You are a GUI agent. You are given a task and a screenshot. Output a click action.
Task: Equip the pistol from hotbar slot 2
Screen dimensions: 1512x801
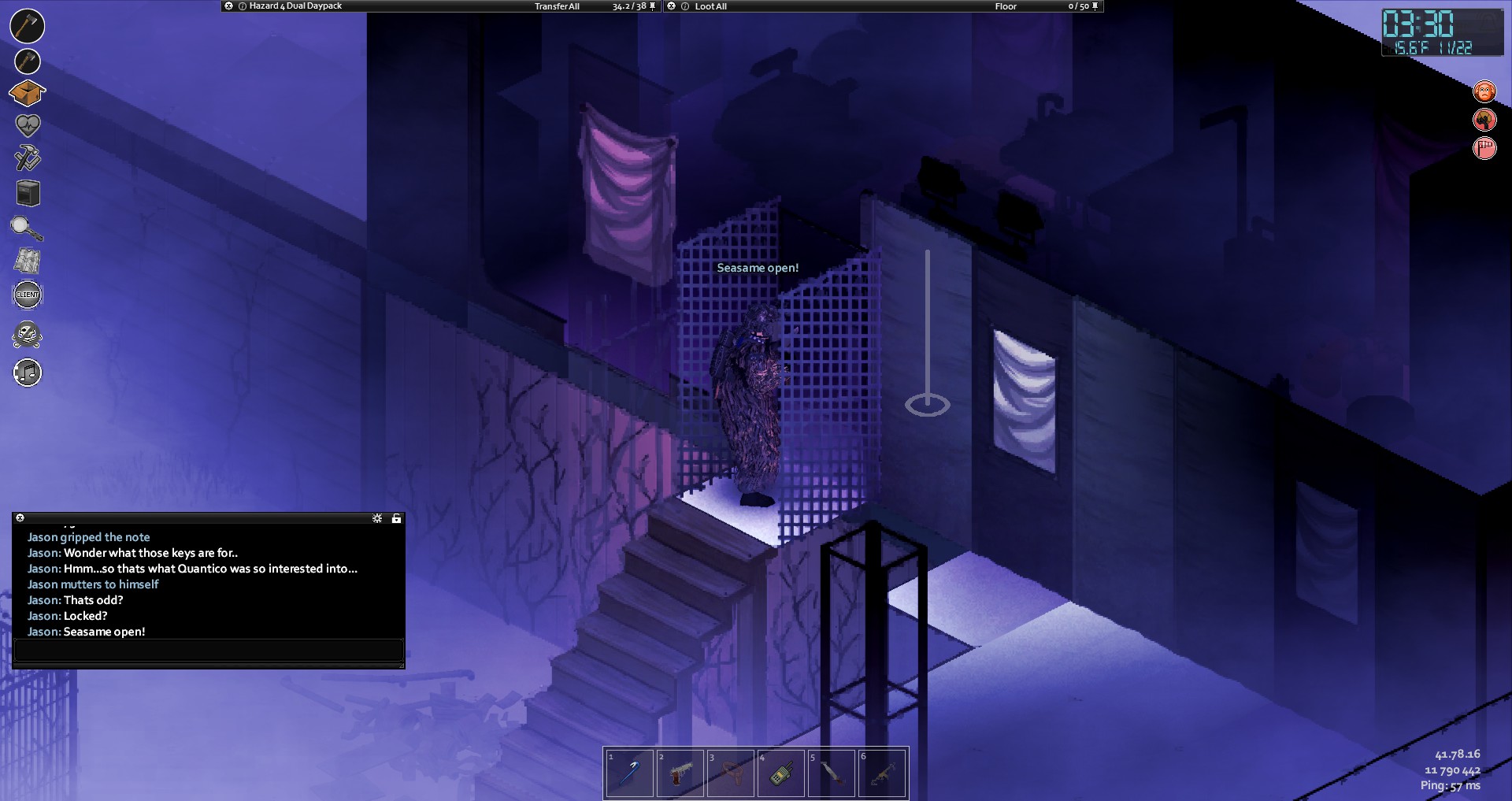(x=680, y=773)
